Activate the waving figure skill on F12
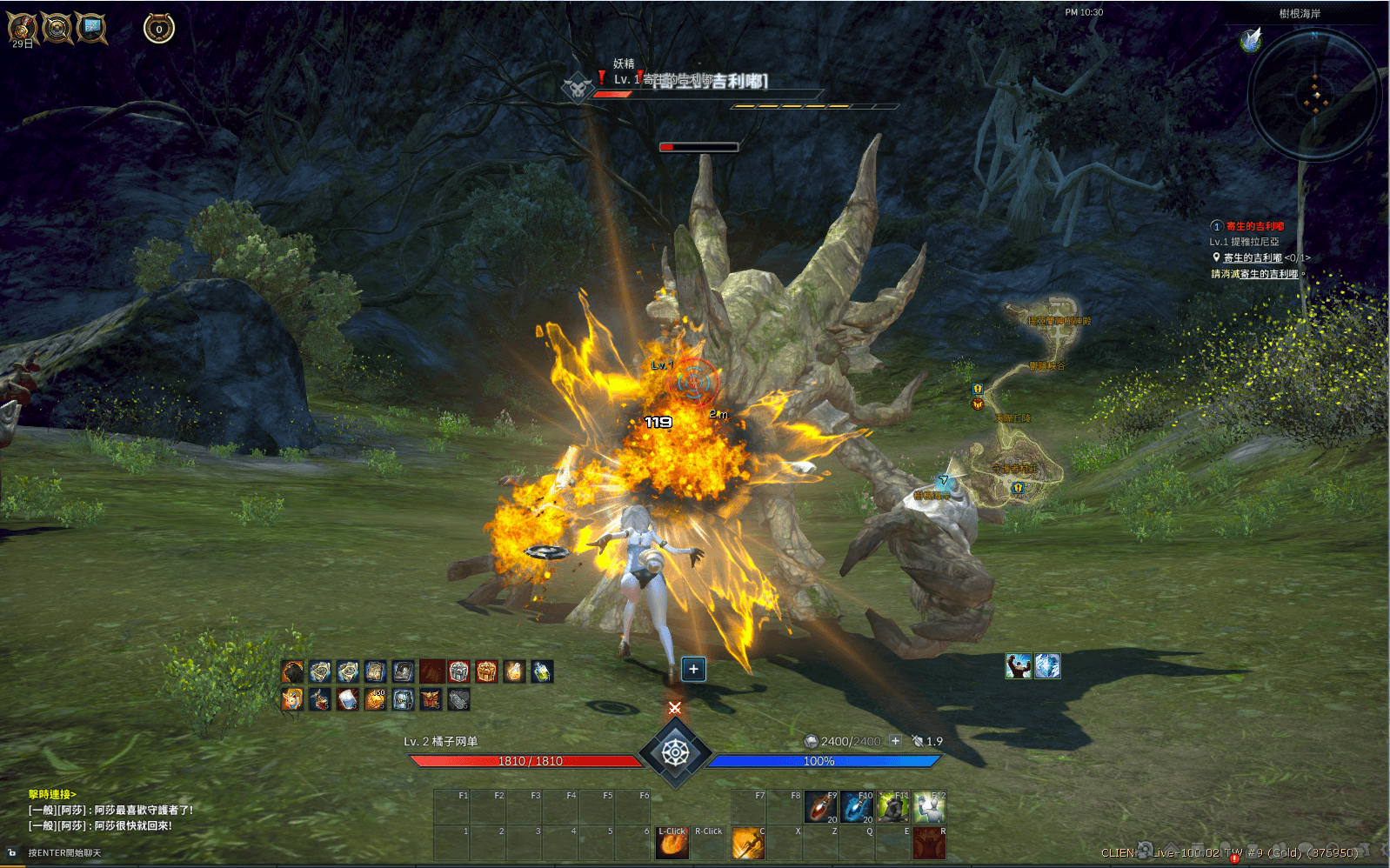1390x868 pixels. click(929, 807)
